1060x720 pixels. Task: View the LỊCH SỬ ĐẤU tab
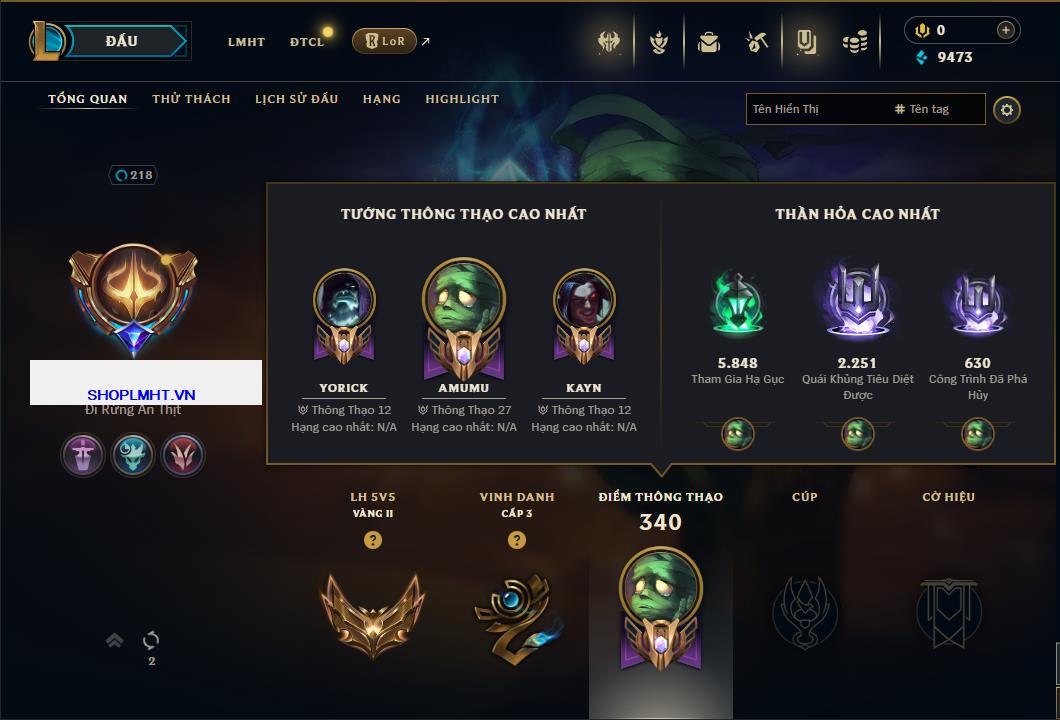coord(296,99)
